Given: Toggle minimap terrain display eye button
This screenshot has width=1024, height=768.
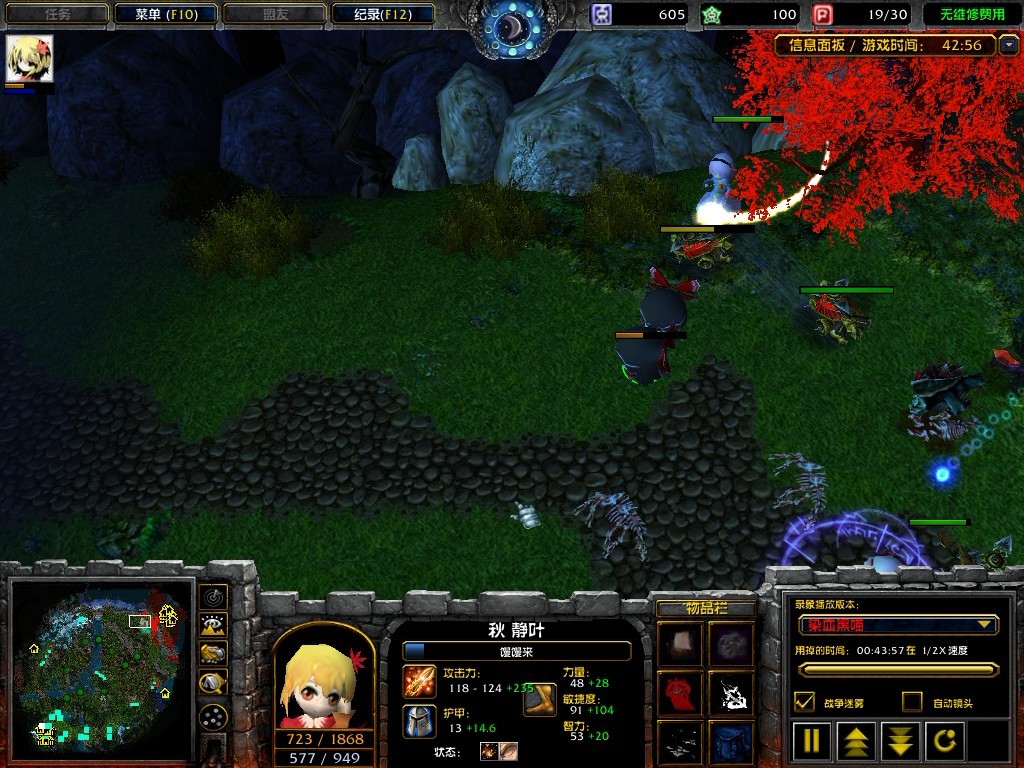Looking at the screenshot, I should pyautogui.click(x=213, y=626).
